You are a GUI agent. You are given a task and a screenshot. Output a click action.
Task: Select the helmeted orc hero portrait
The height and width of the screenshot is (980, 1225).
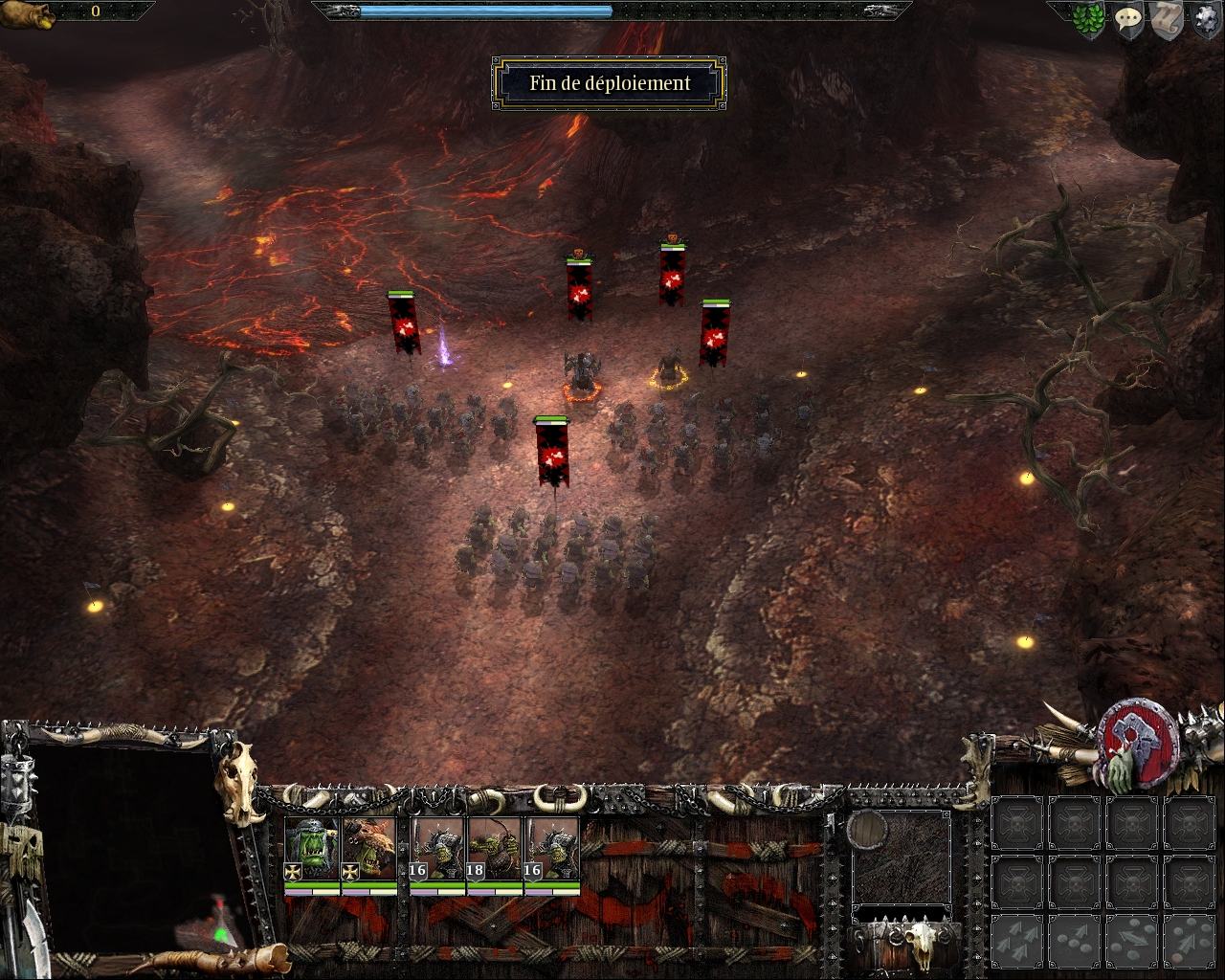(312, 849)
